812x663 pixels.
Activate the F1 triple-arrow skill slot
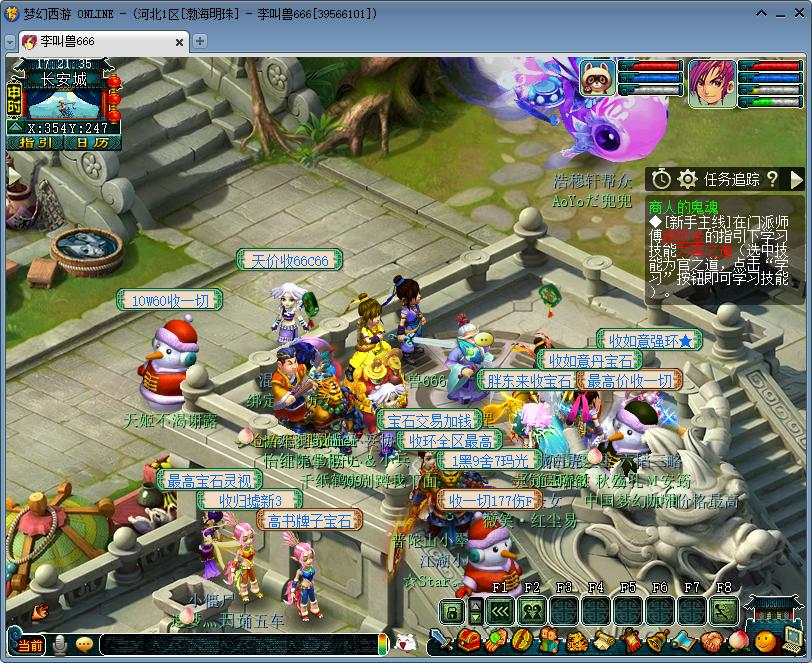pos(500,611)
